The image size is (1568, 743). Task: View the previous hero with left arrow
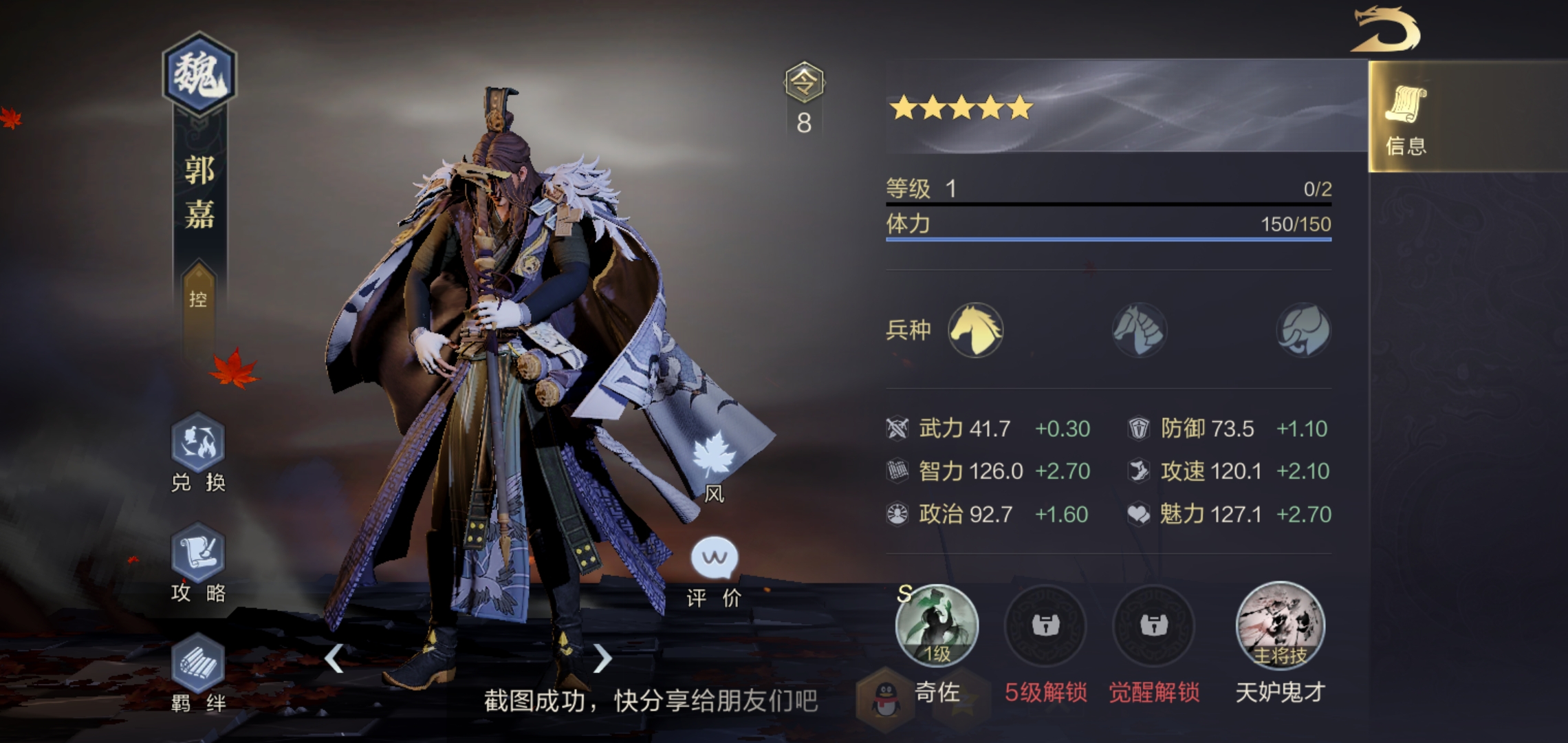[x=334, y=658]
